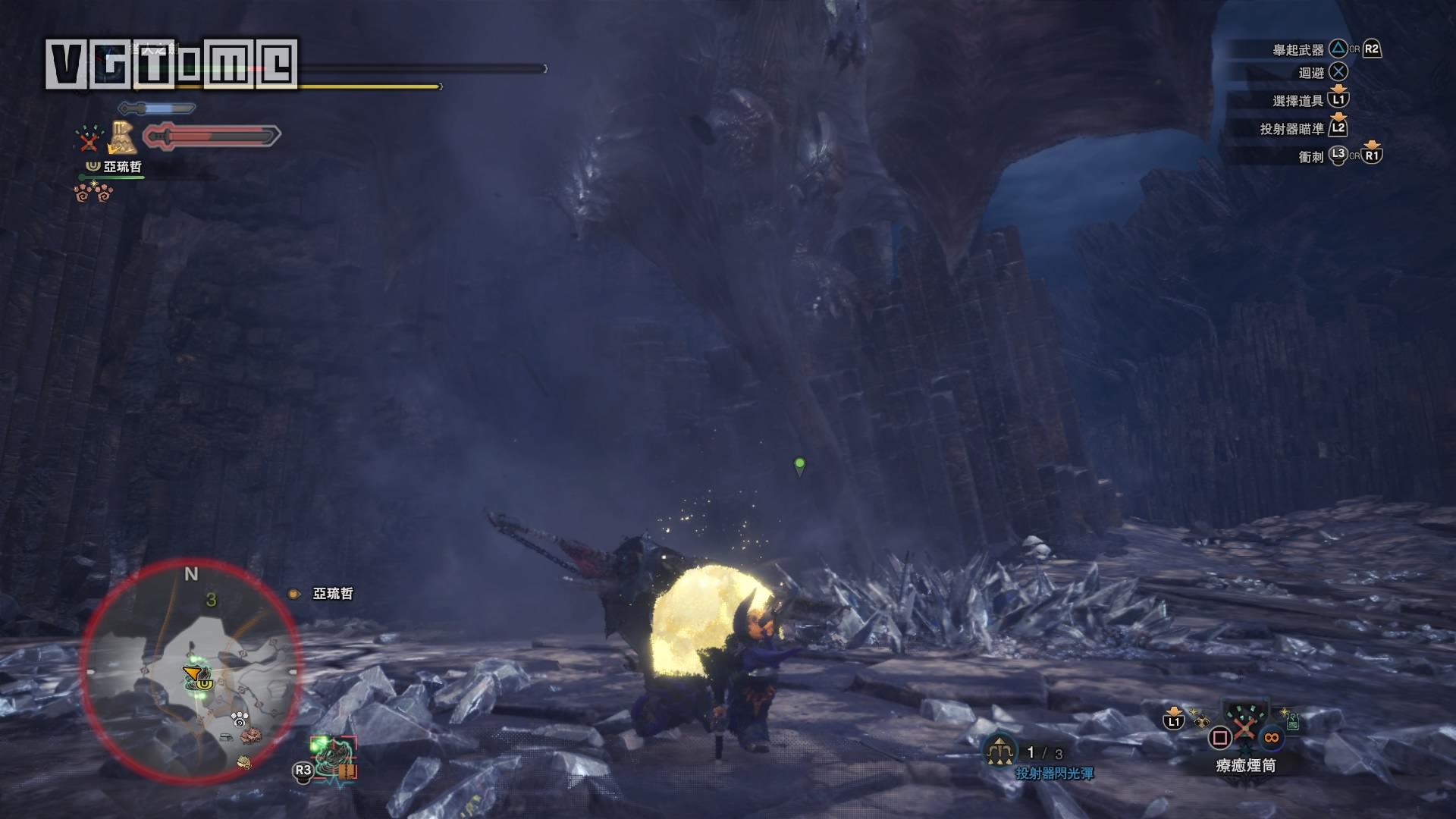Click the crossed-out smoke status icon

coord(89,139)
